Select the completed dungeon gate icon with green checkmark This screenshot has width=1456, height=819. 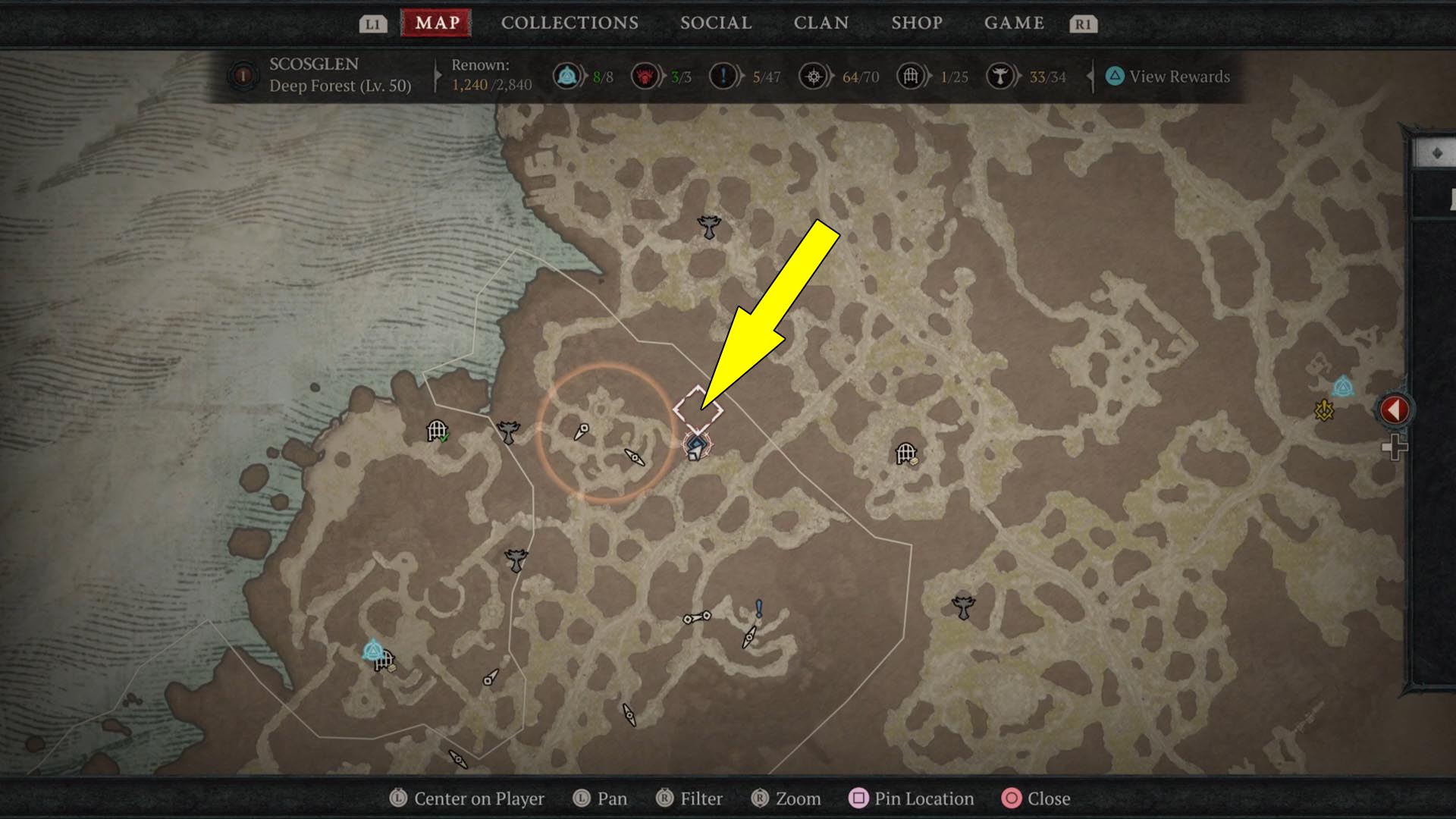438,430
